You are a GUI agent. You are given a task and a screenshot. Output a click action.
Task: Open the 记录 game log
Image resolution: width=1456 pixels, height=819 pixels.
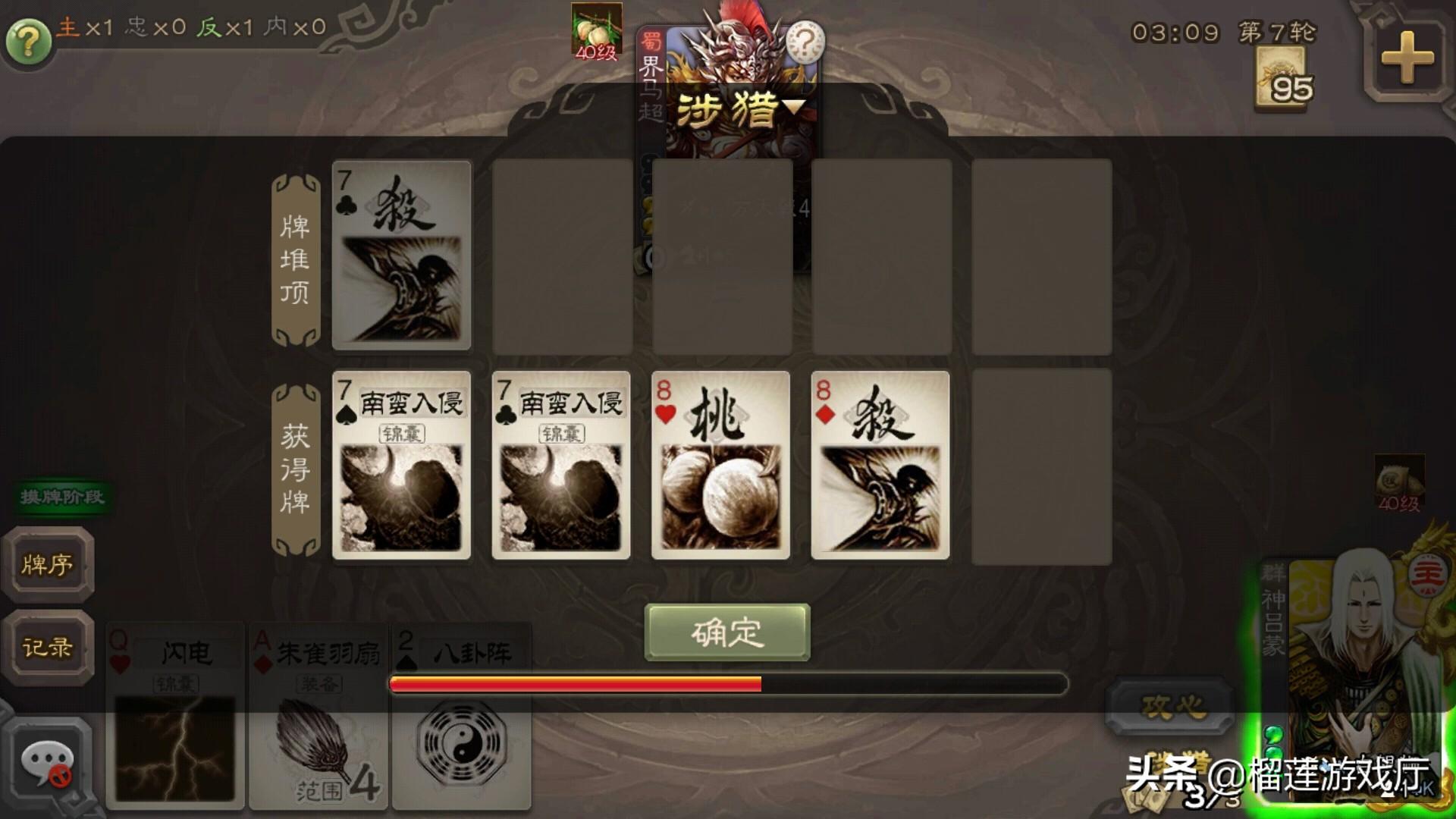pyautogui.click(x=48, y=648)
